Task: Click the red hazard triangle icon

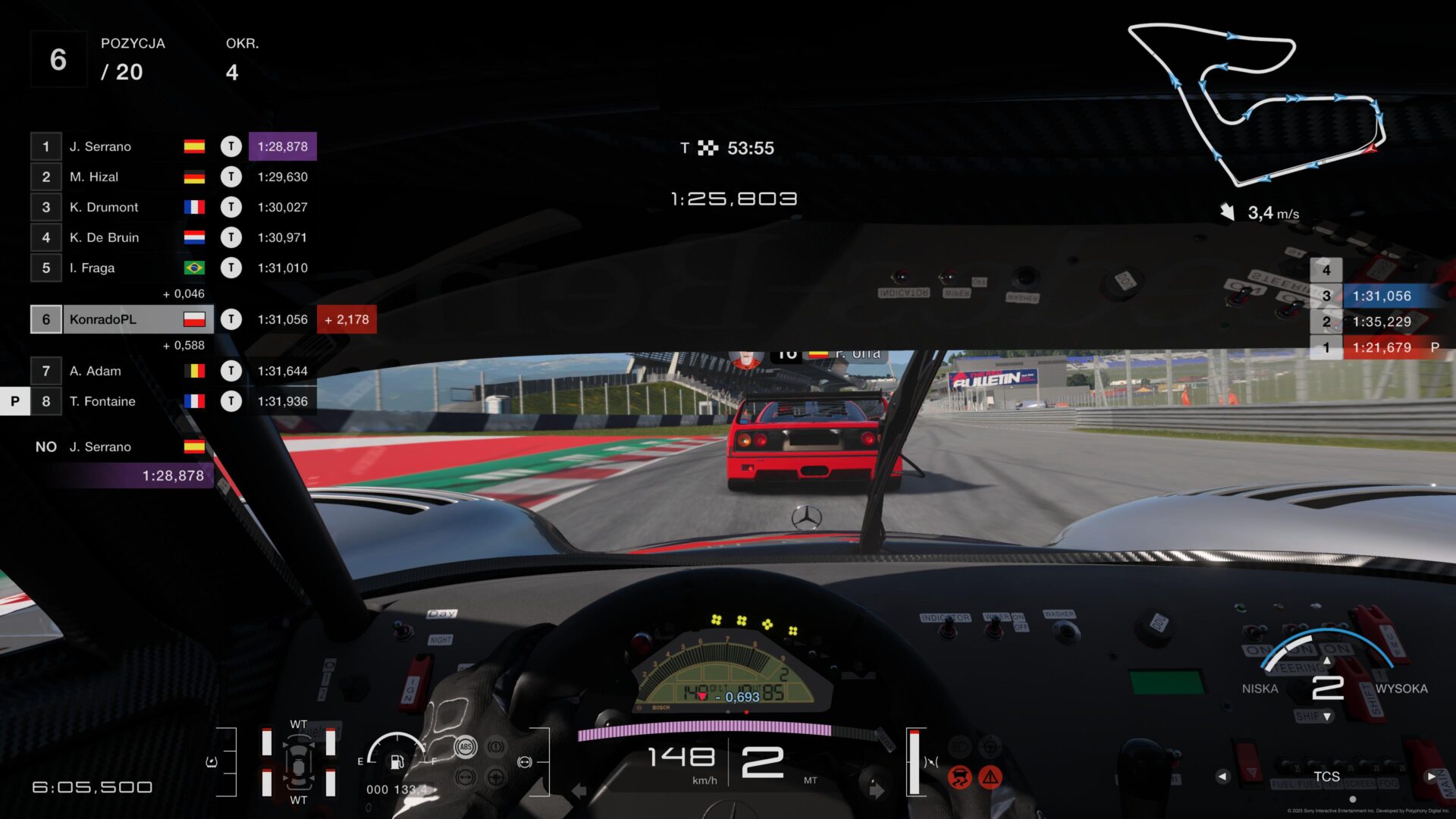Action: (990, 777)
